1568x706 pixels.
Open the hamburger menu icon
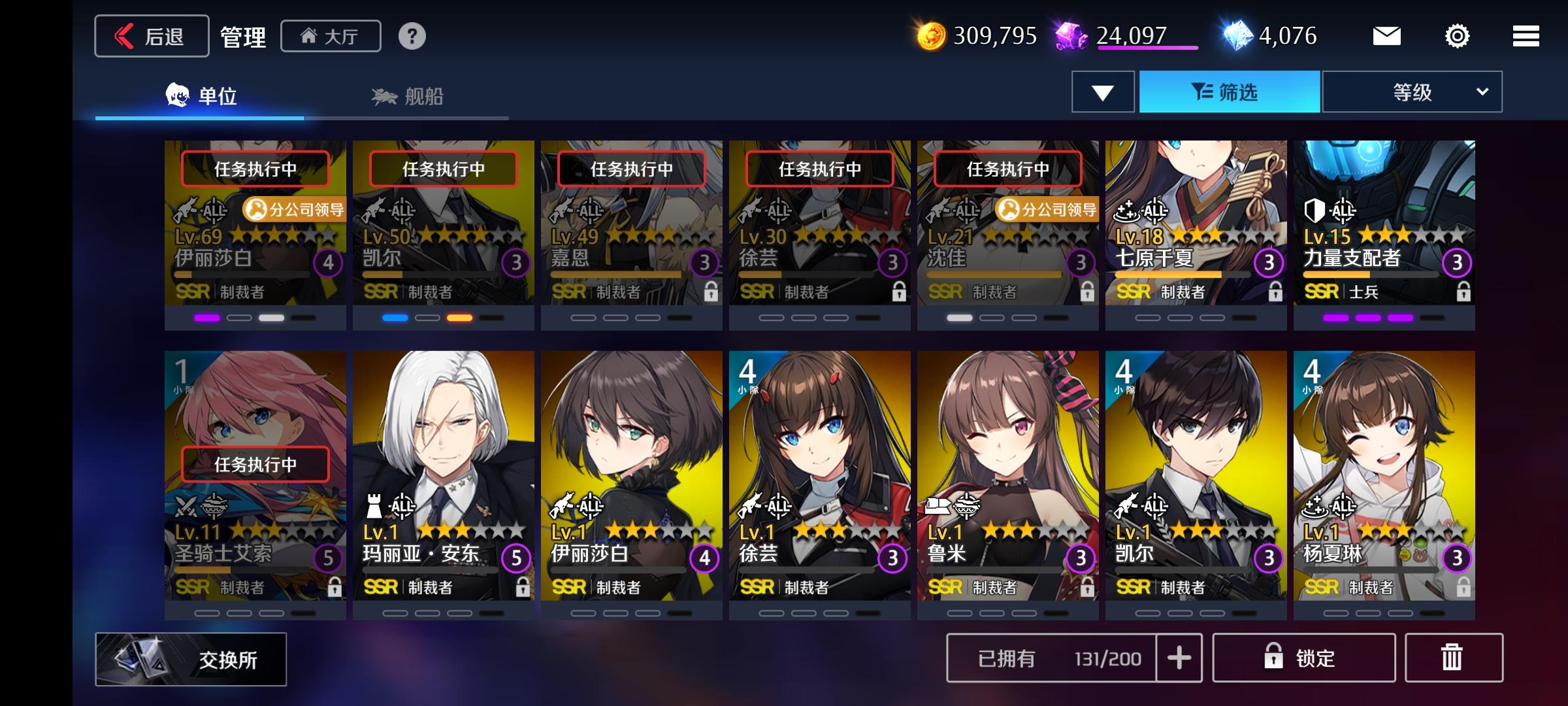click(x=1525, y=36)
